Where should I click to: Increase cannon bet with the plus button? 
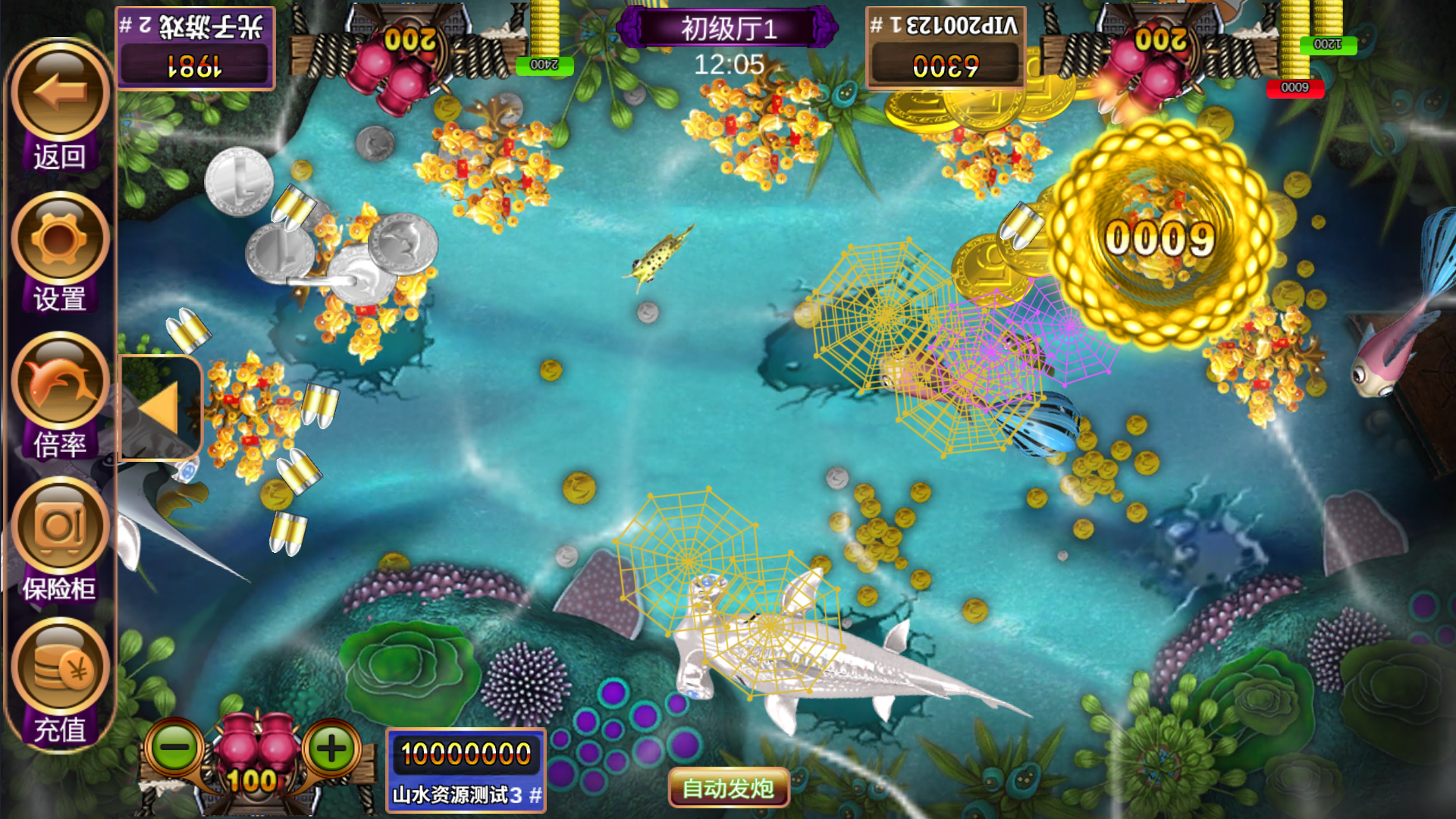click(x=331, y=748)
